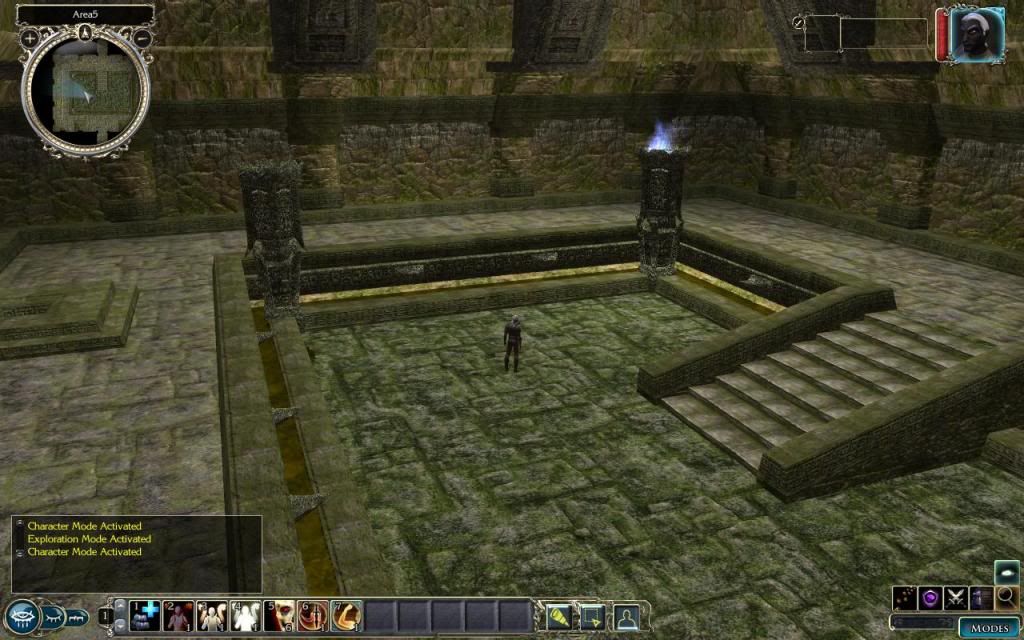Click the large open-eye button
This screenshot has width=1024, height=640.
20,617
